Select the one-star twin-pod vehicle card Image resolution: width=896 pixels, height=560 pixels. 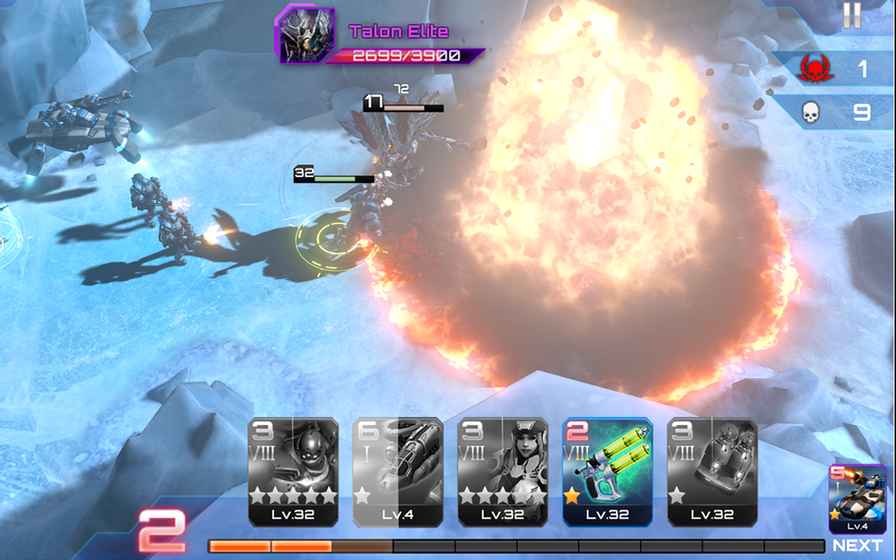712,471
